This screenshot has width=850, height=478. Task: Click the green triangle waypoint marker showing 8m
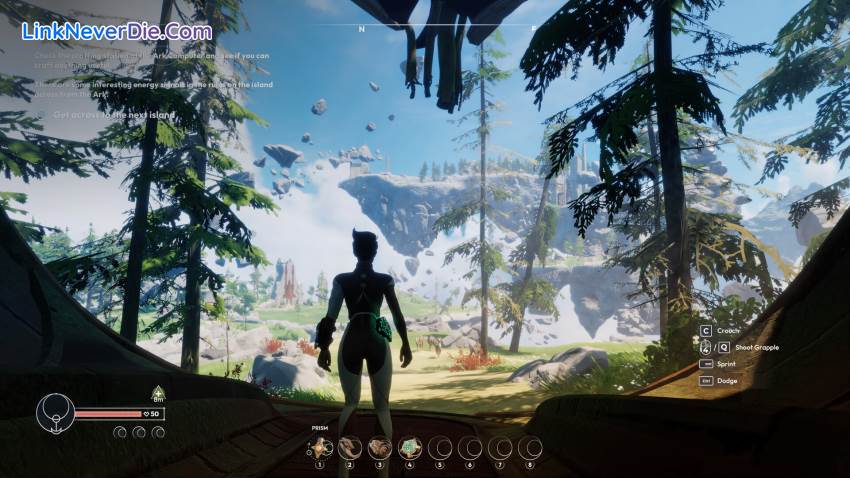pyautogui.click(x=157, y=392)
